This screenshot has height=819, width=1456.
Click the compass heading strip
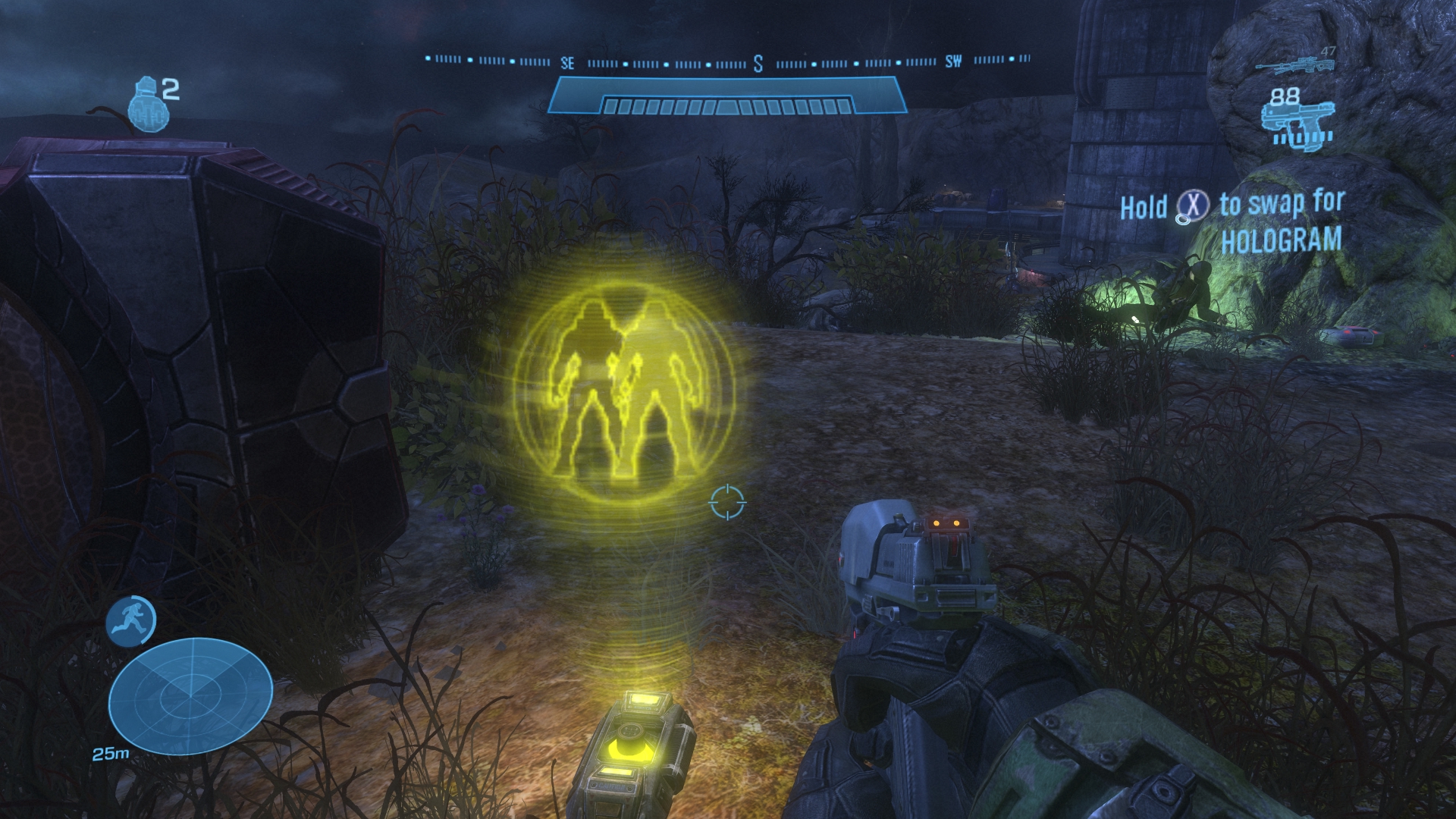coord(728,61)
